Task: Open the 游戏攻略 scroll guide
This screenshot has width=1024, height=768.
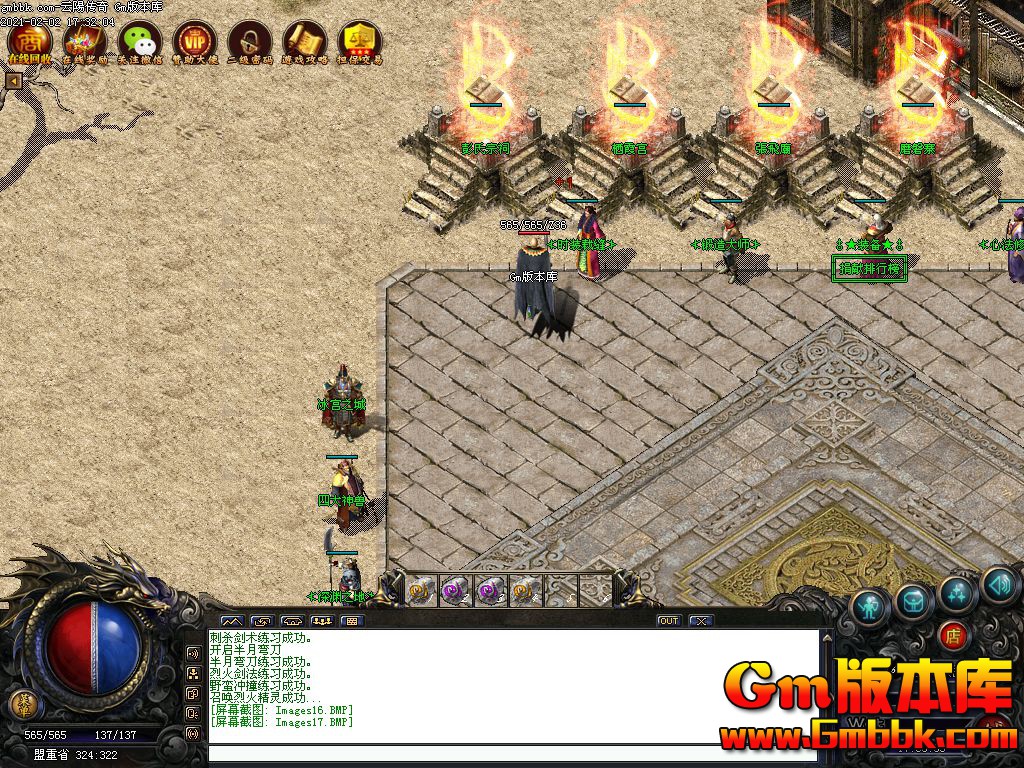Action: click(305, 41)
